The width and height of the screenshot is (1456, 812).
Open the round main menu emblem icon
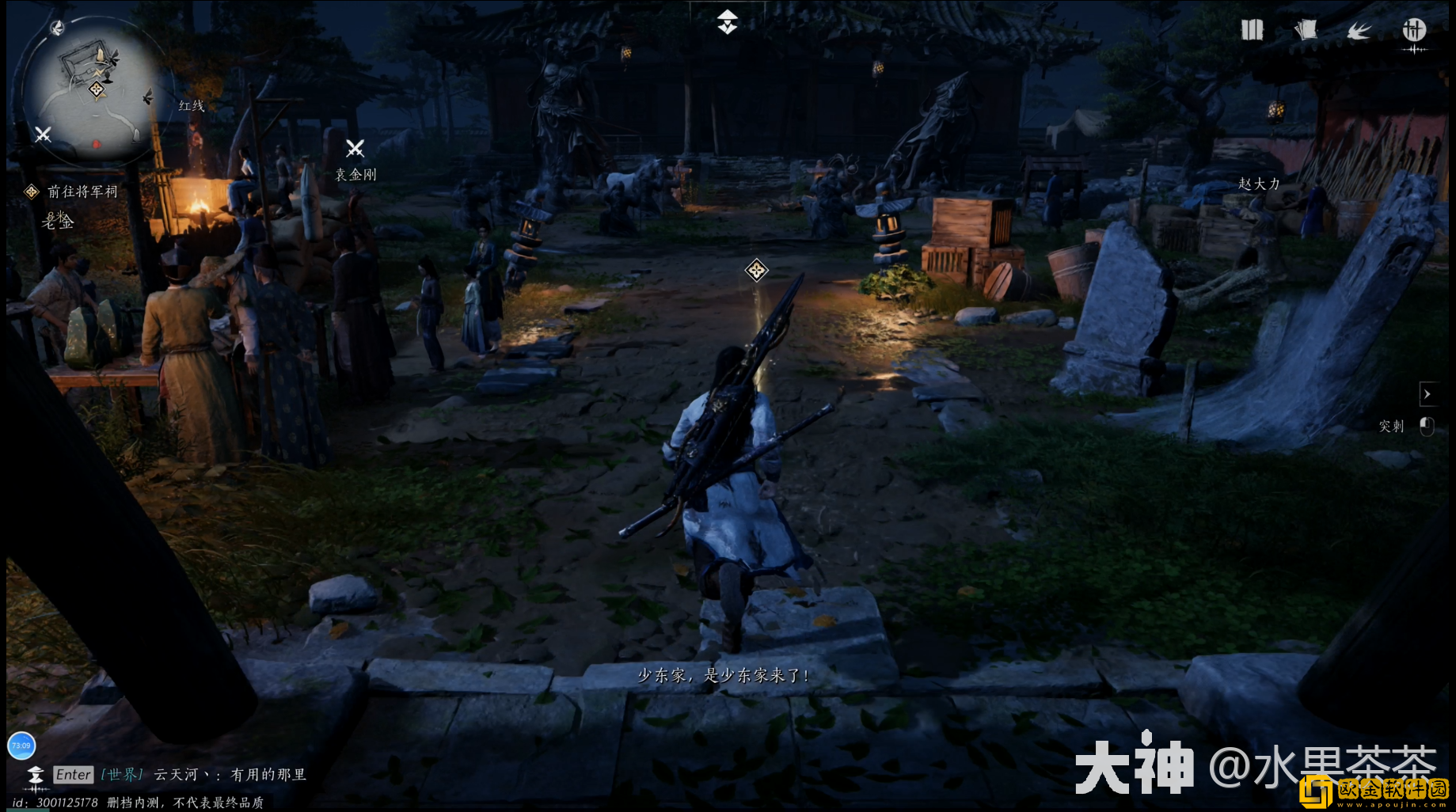coord(1414,31)
